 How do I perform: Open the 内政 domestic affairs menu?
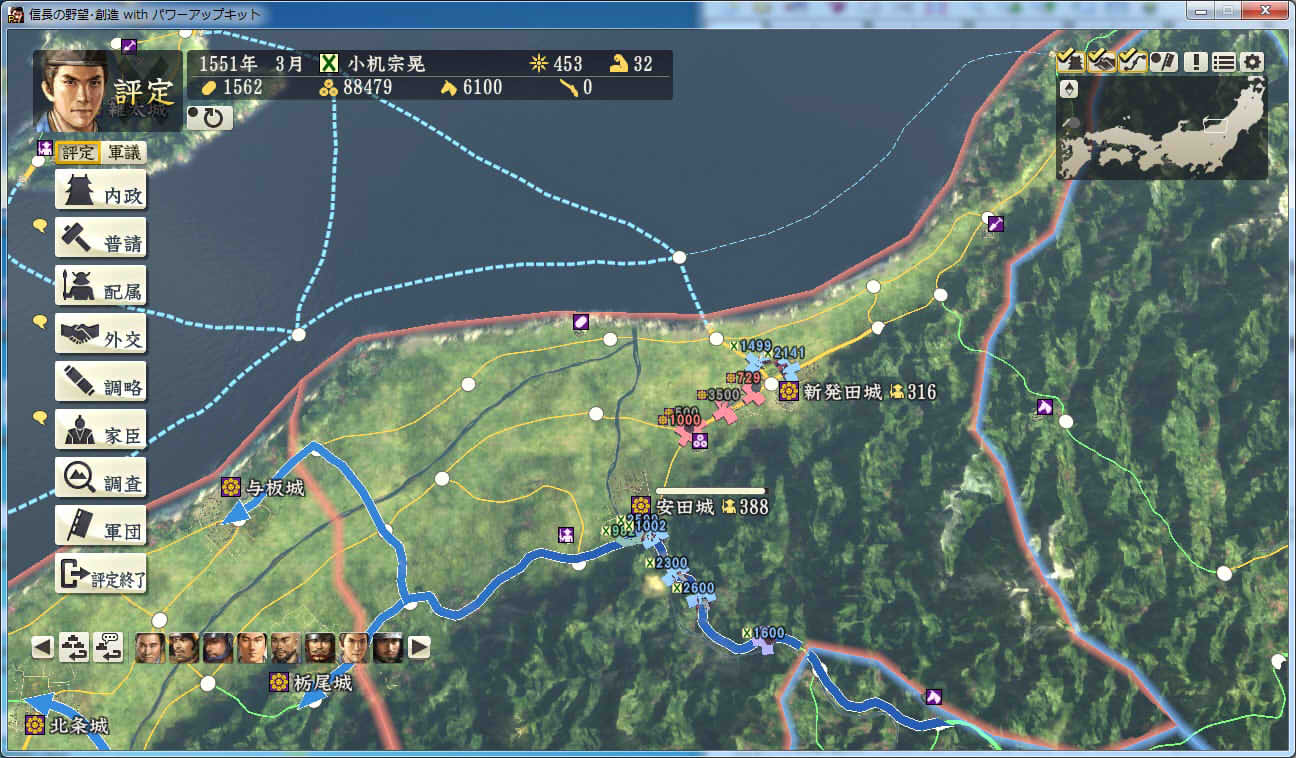101,193
